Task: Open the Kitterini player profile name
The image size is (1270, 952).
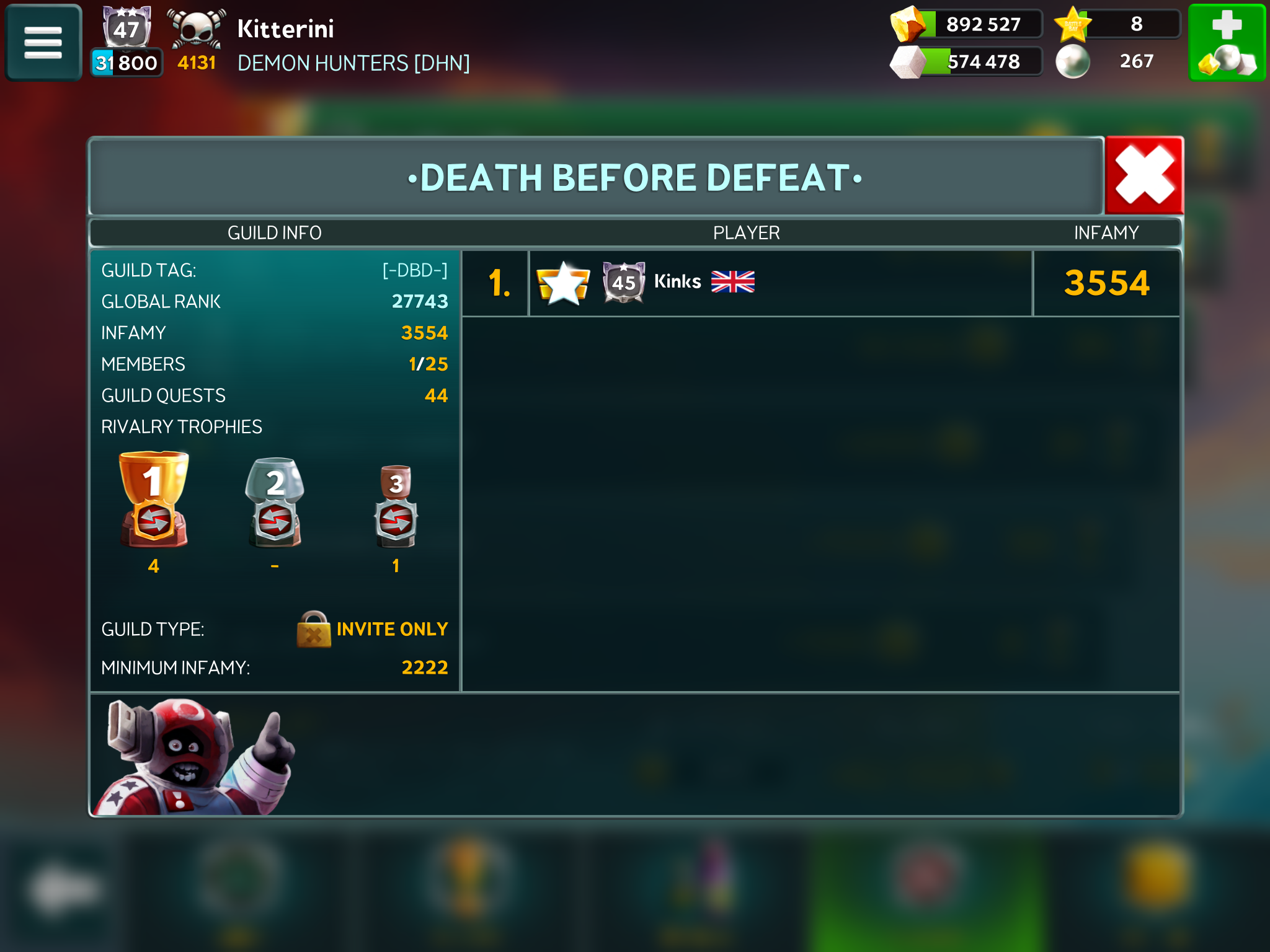Action: [x=285, y=29]
